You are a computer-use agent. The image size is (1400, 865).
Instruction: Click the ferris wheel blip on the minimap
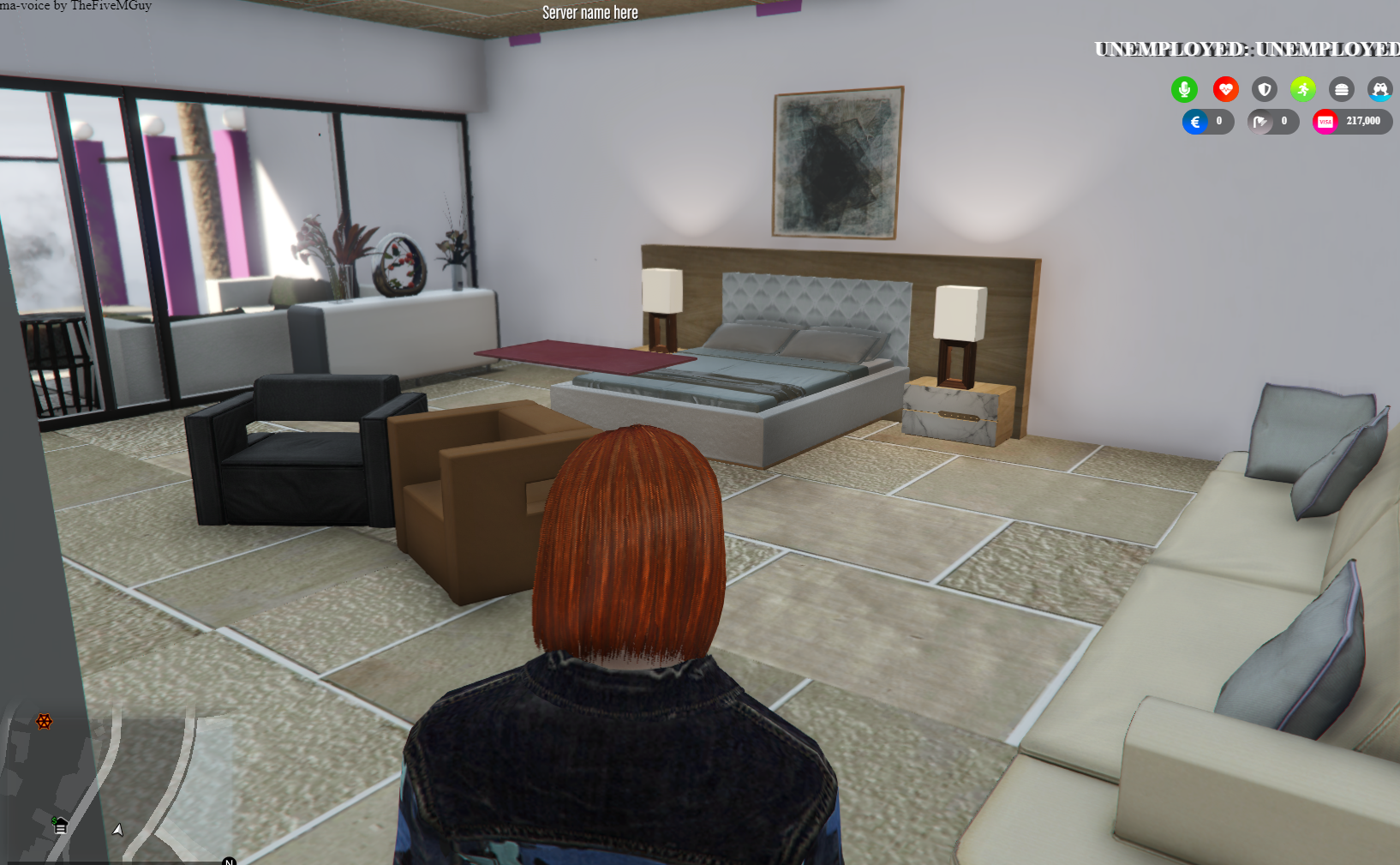43,721
